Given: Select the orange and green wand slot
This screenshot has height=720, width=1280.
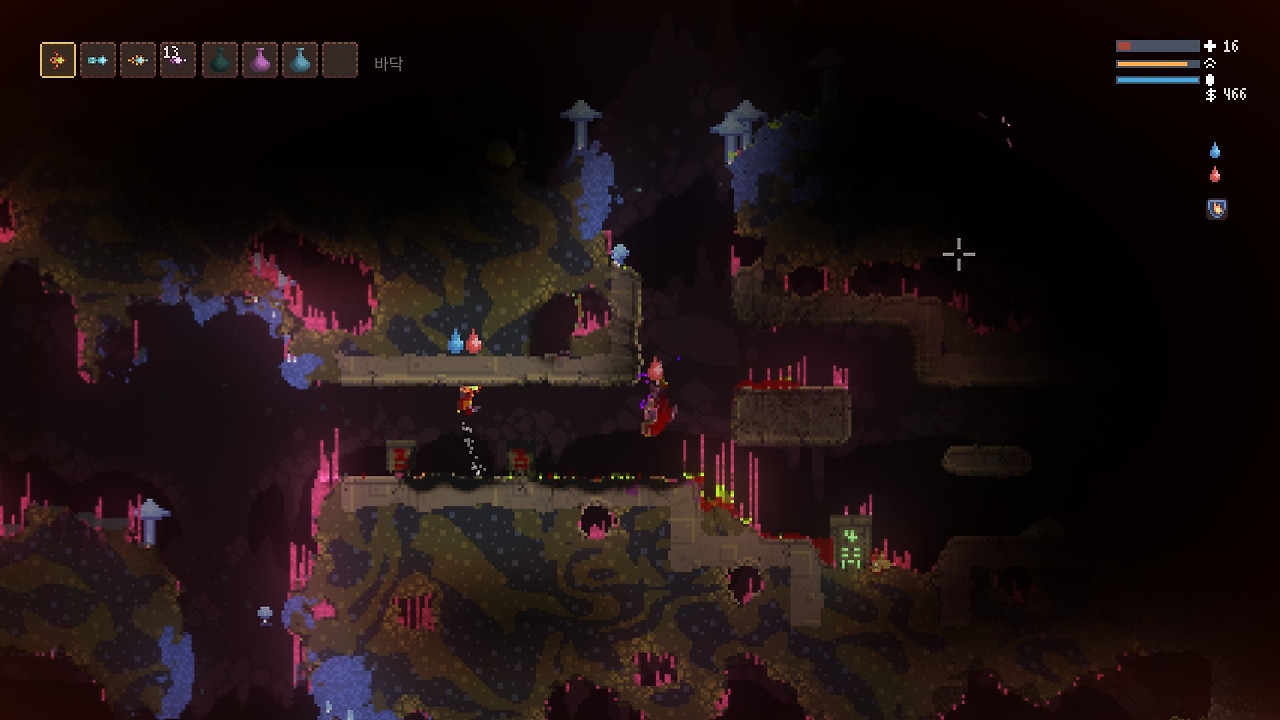Looking at the screenshot, I should 58,60.
